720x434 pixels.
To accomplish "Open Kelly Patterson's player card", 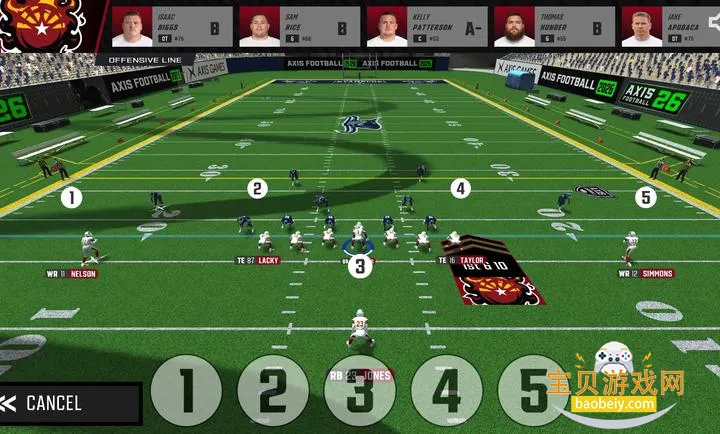I will tap(425, 27).
